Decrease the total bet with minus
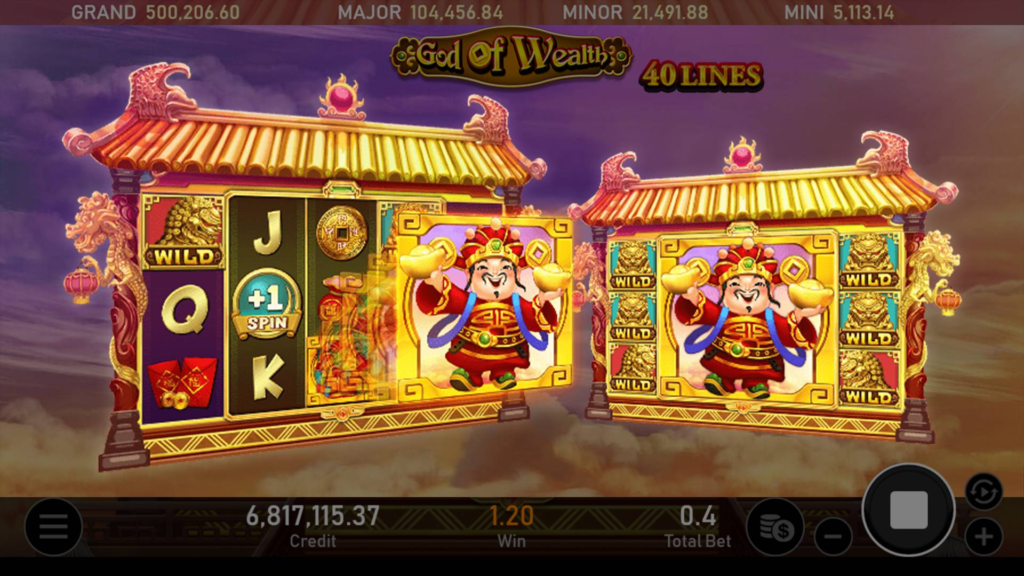 (833, 536)
